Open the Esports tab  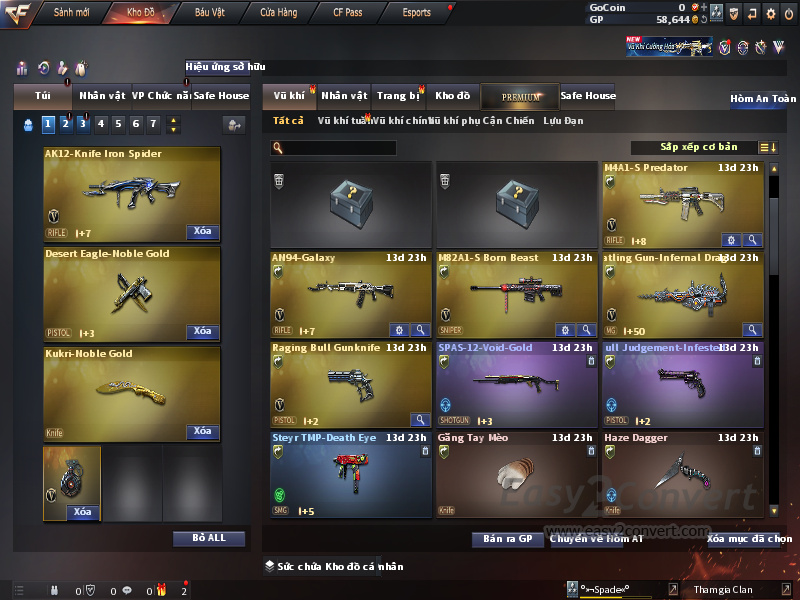coord(416,13)
